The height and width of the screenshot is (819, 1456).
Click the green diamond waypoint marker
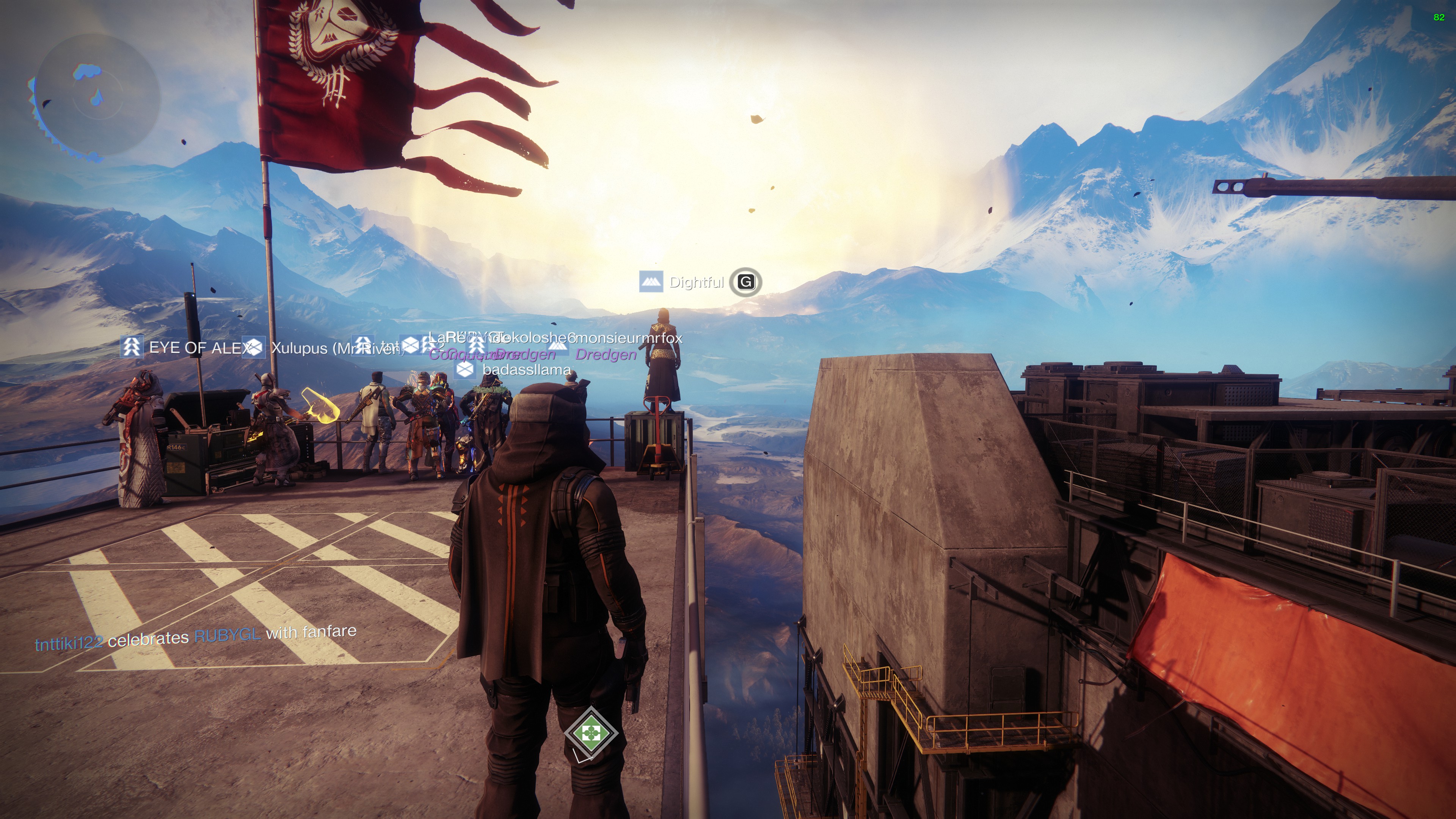pyautogui.click(x=591, y=733)
